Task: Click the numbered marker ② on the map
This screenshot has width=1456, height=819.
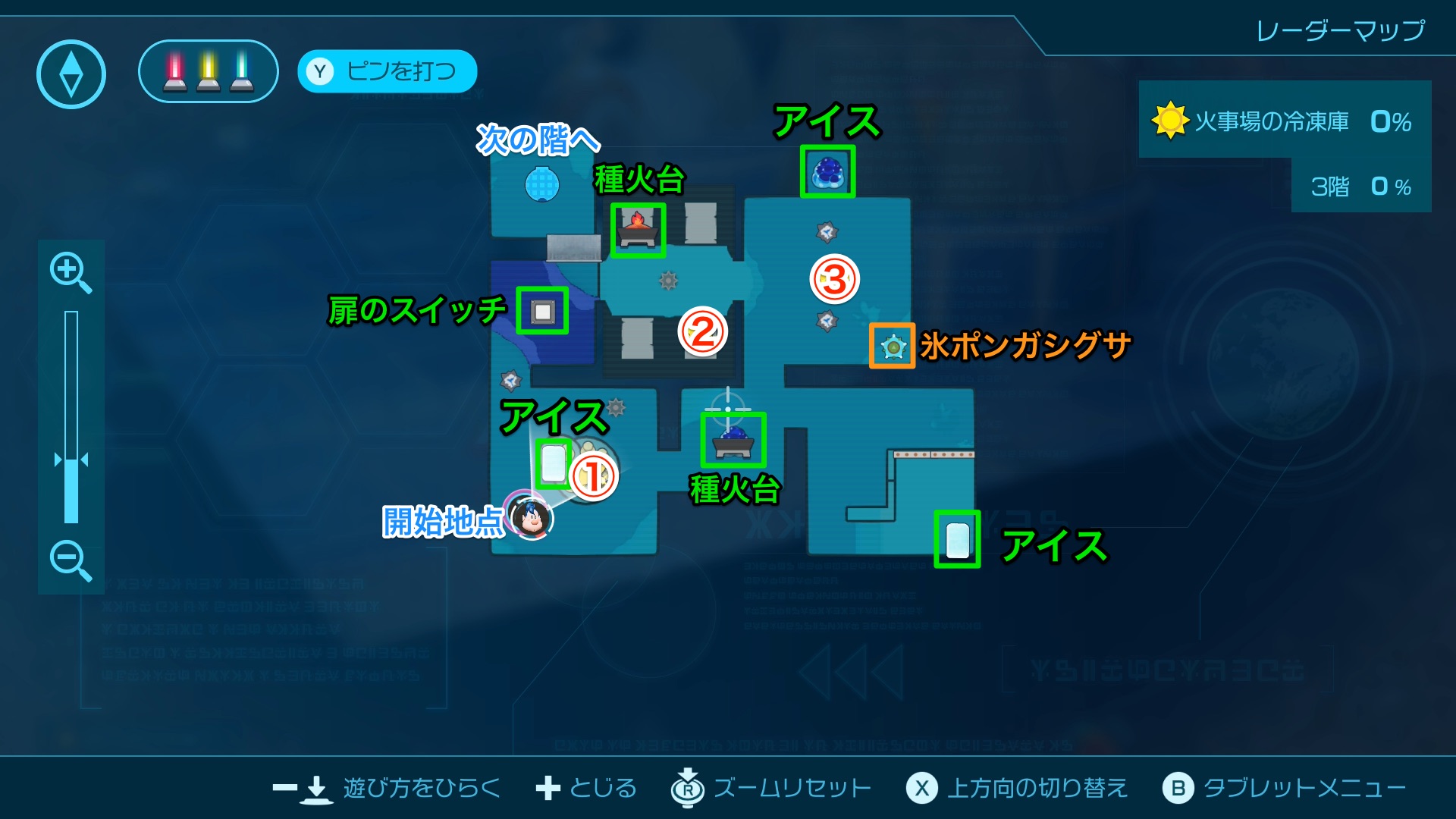Action: point(702,331)
